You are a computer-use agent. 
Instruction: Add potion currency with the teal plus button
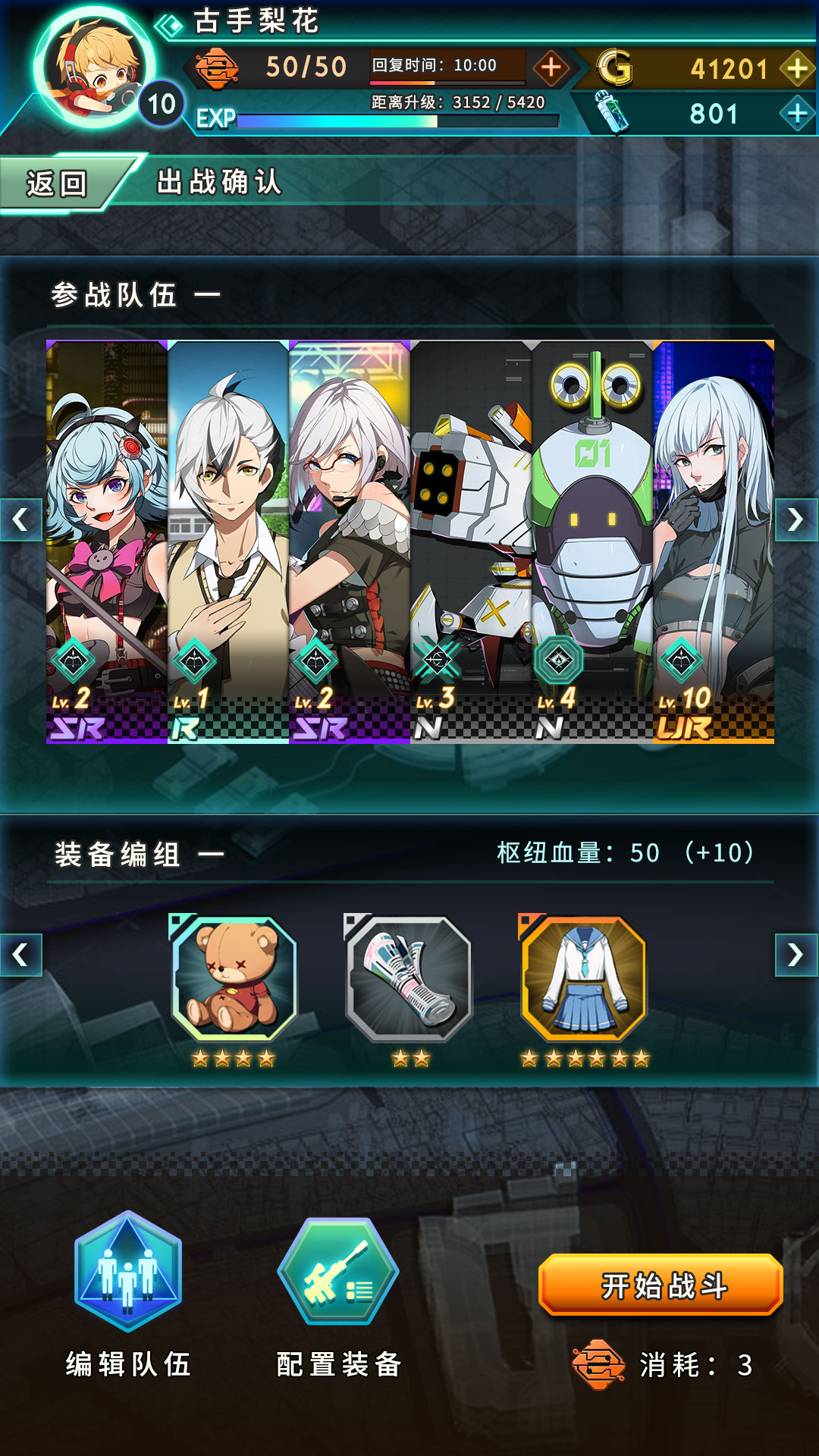[797, 114]
